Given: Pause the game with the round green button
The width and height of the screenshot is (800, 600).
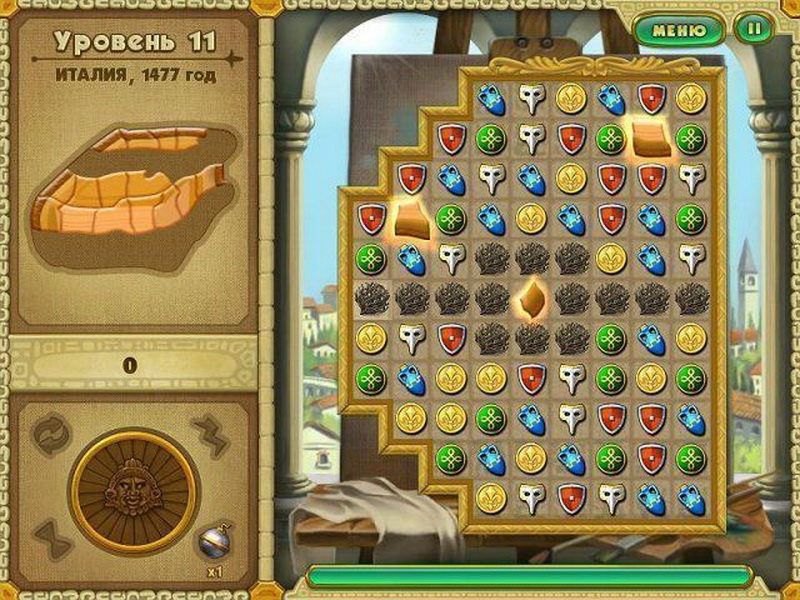Looking at the screenshot, I should pyautogui.click(x=752, y=29).
